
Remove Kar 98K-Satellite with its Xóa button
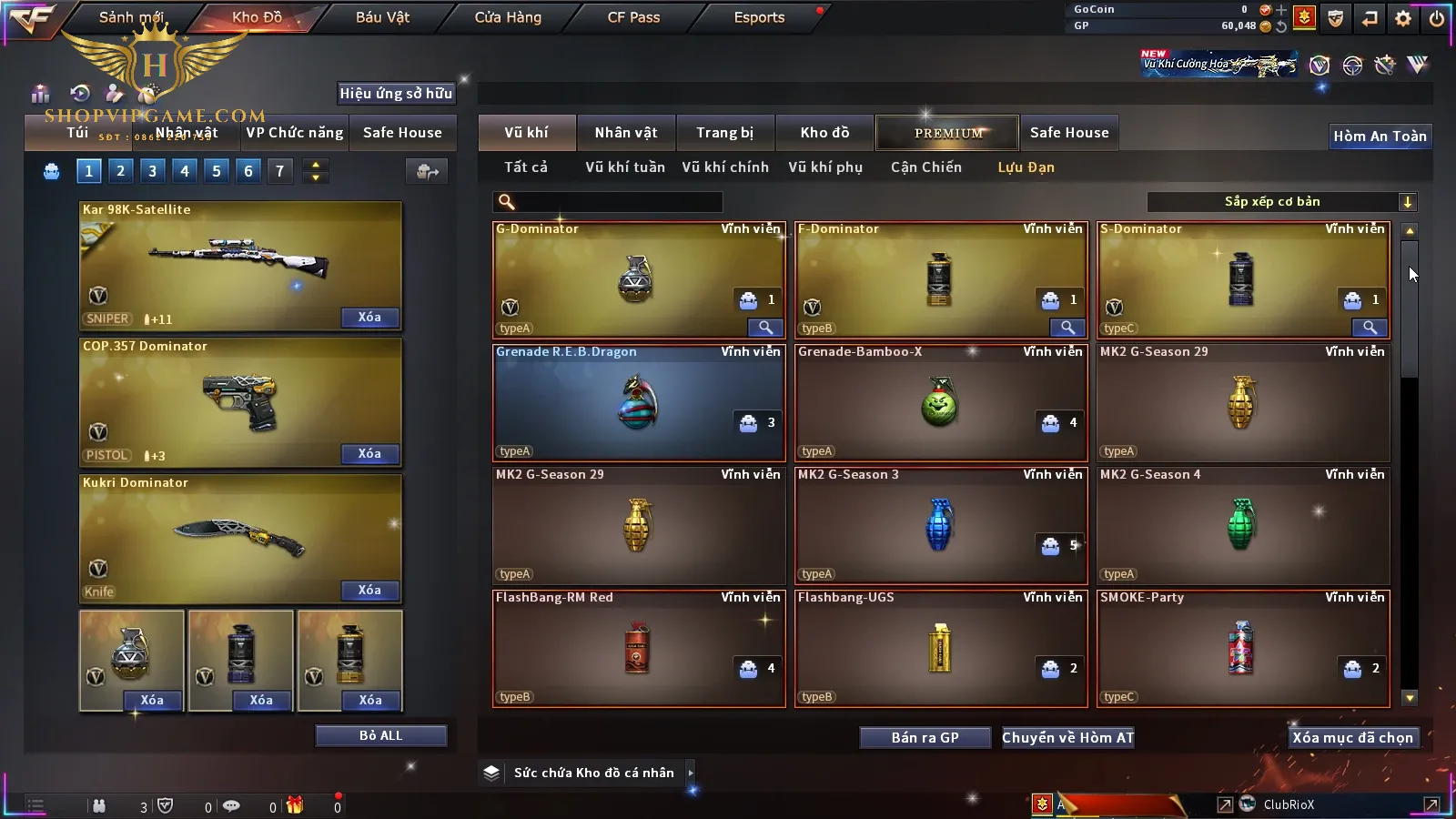click(369, 317)
